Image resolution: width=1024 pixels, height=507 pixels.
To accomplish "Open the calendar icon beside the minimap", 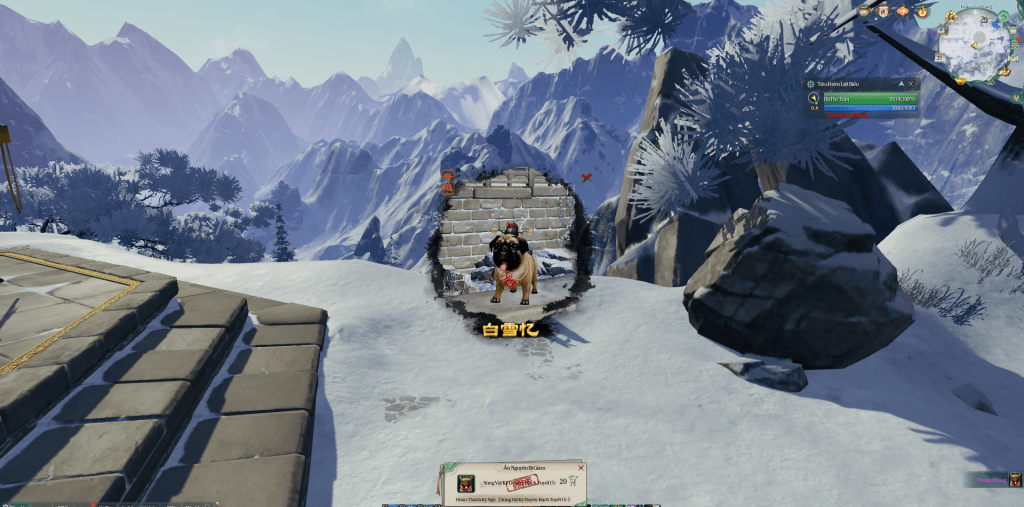I will tap(939, 57).
